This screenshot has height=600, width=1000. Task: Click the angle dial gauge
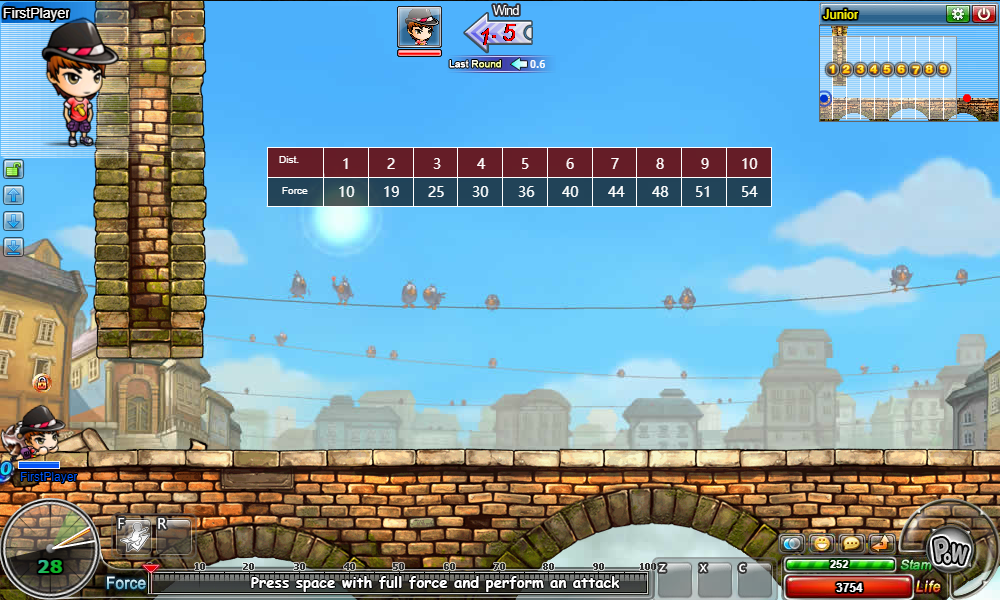click(x=48, y=548)
